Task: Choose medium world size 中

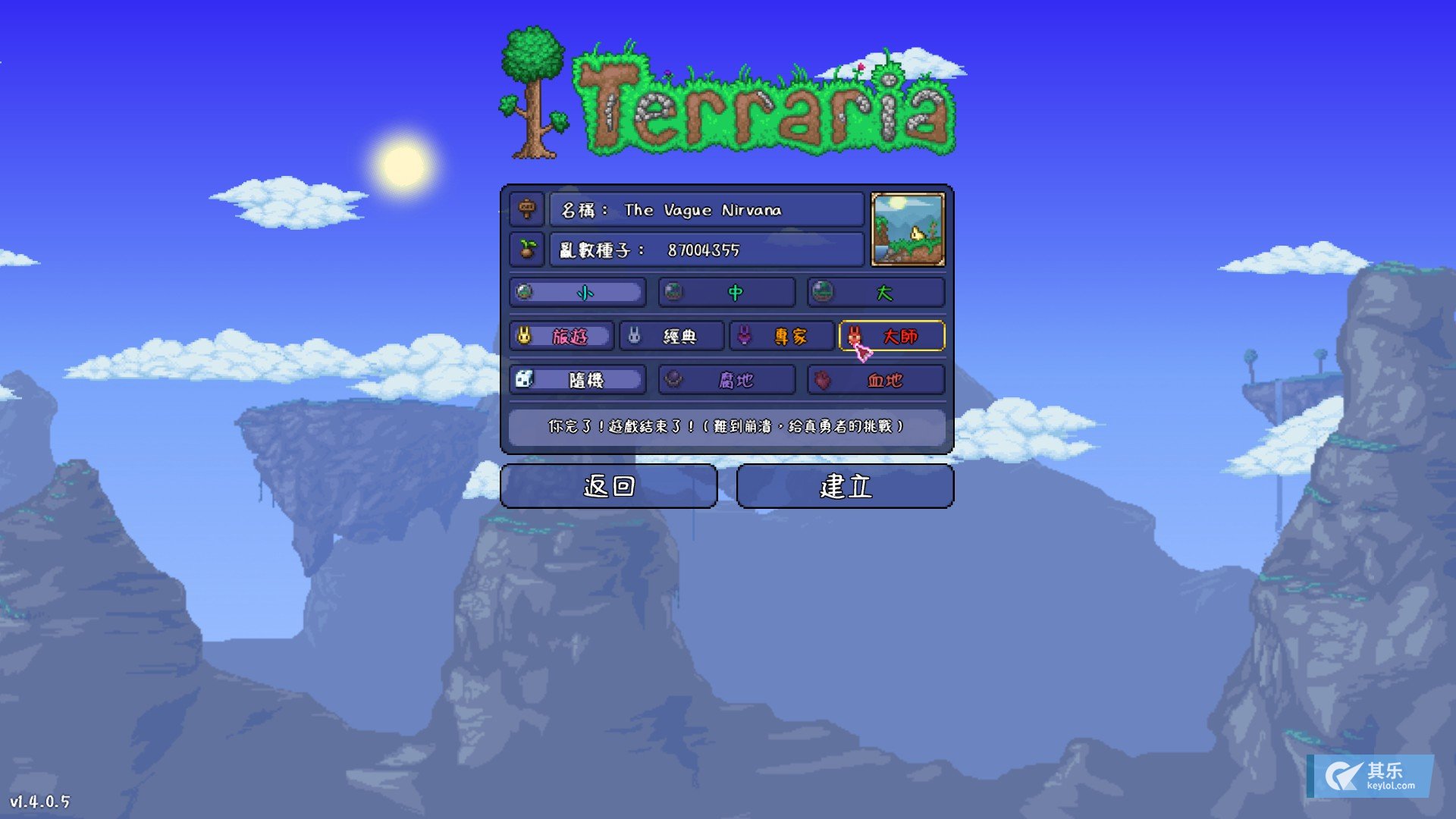Action: tap(726, 293)
